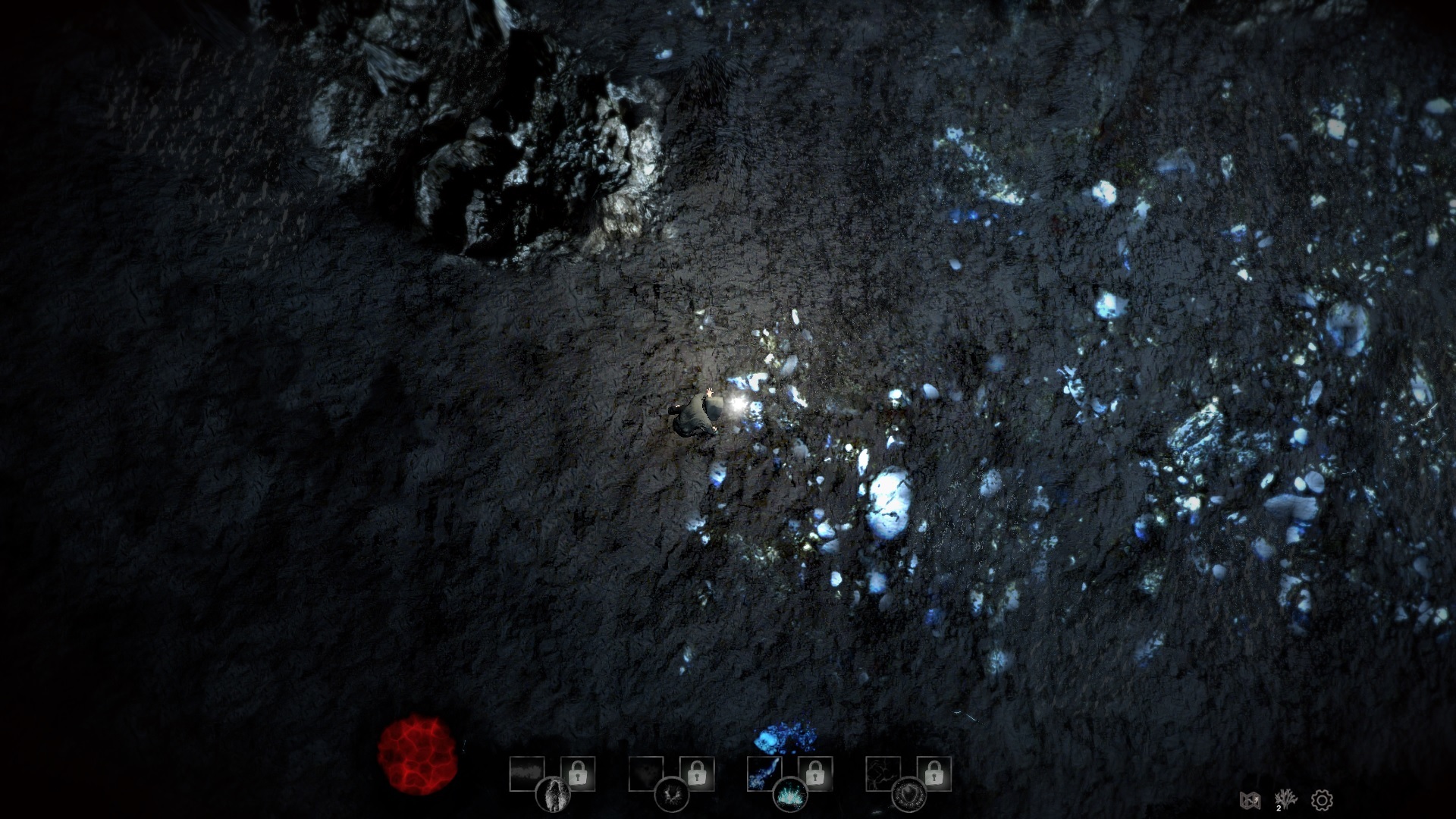1456x819 pixels.
Task: Select the cracked lines ability slot
Action: pyautogui.click(x=883, y=773)
